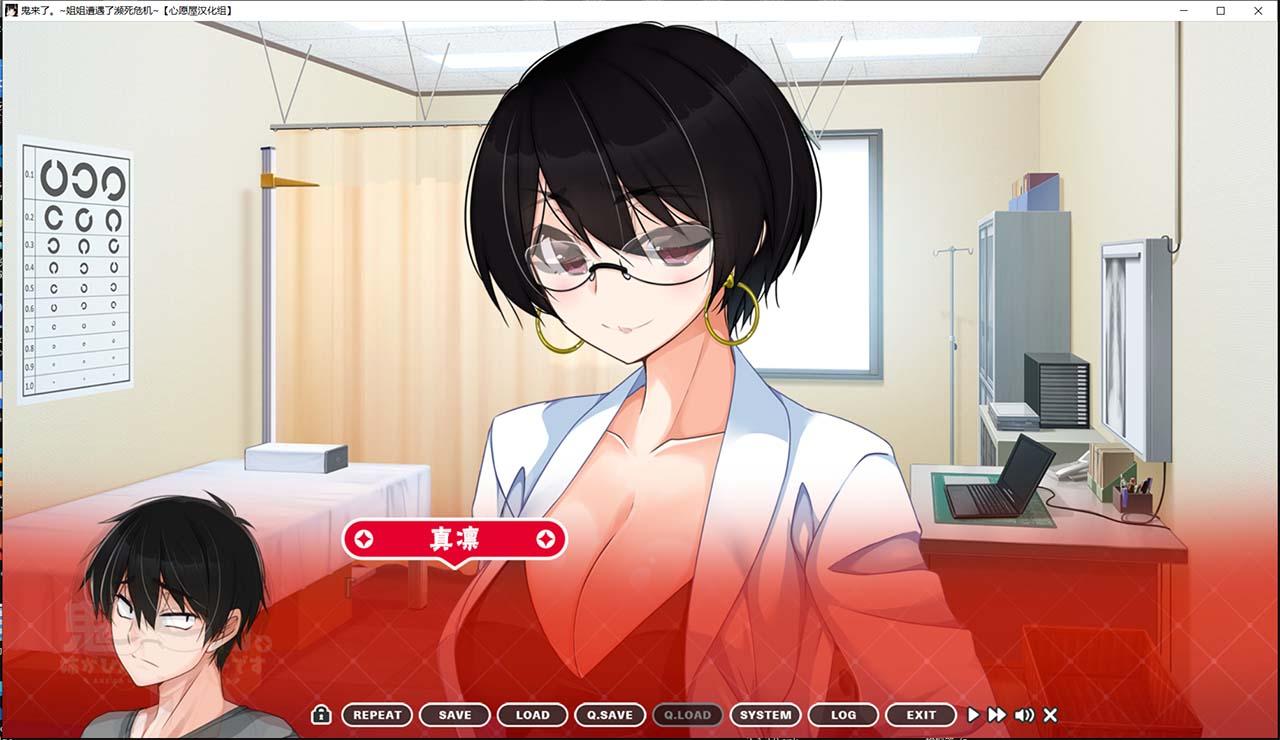The width and height of the screenshot is (1280, 740).
Task: Start auto-play with the triangle icon
Action: 973,715
